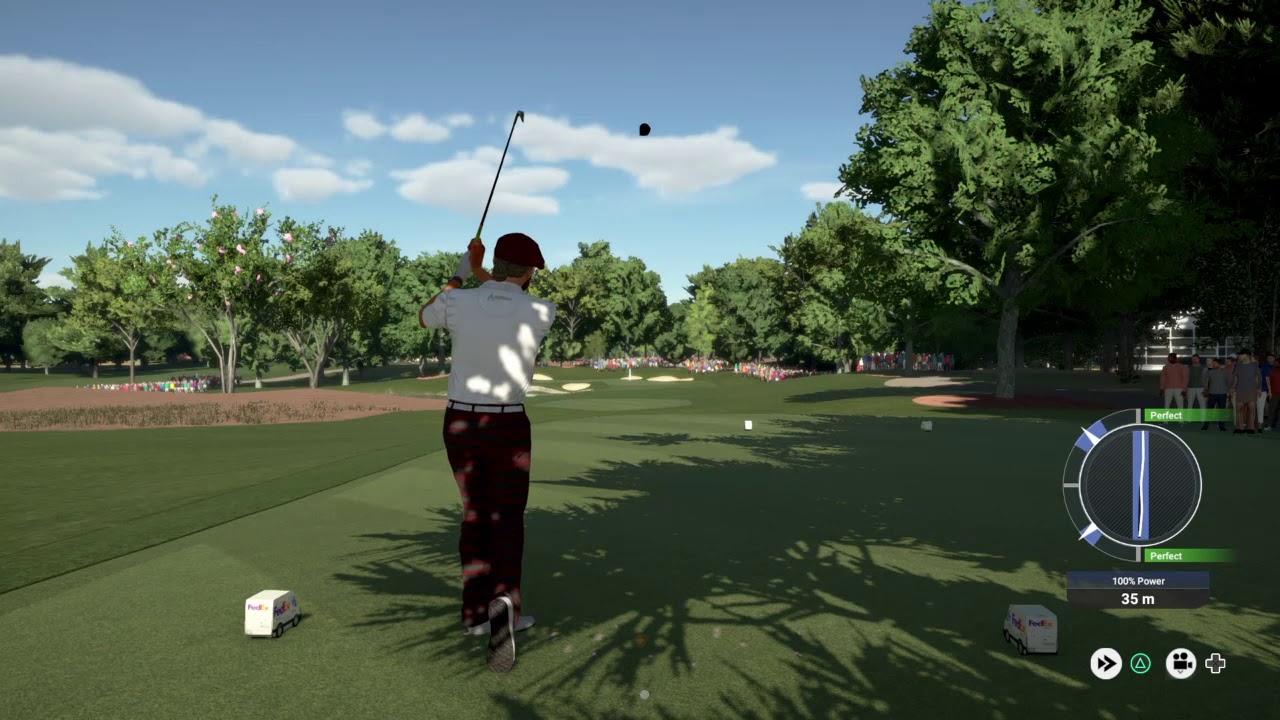1280x720 pixels.
Task: Click the circular swing meter
Action: [x=1139, y=485]
